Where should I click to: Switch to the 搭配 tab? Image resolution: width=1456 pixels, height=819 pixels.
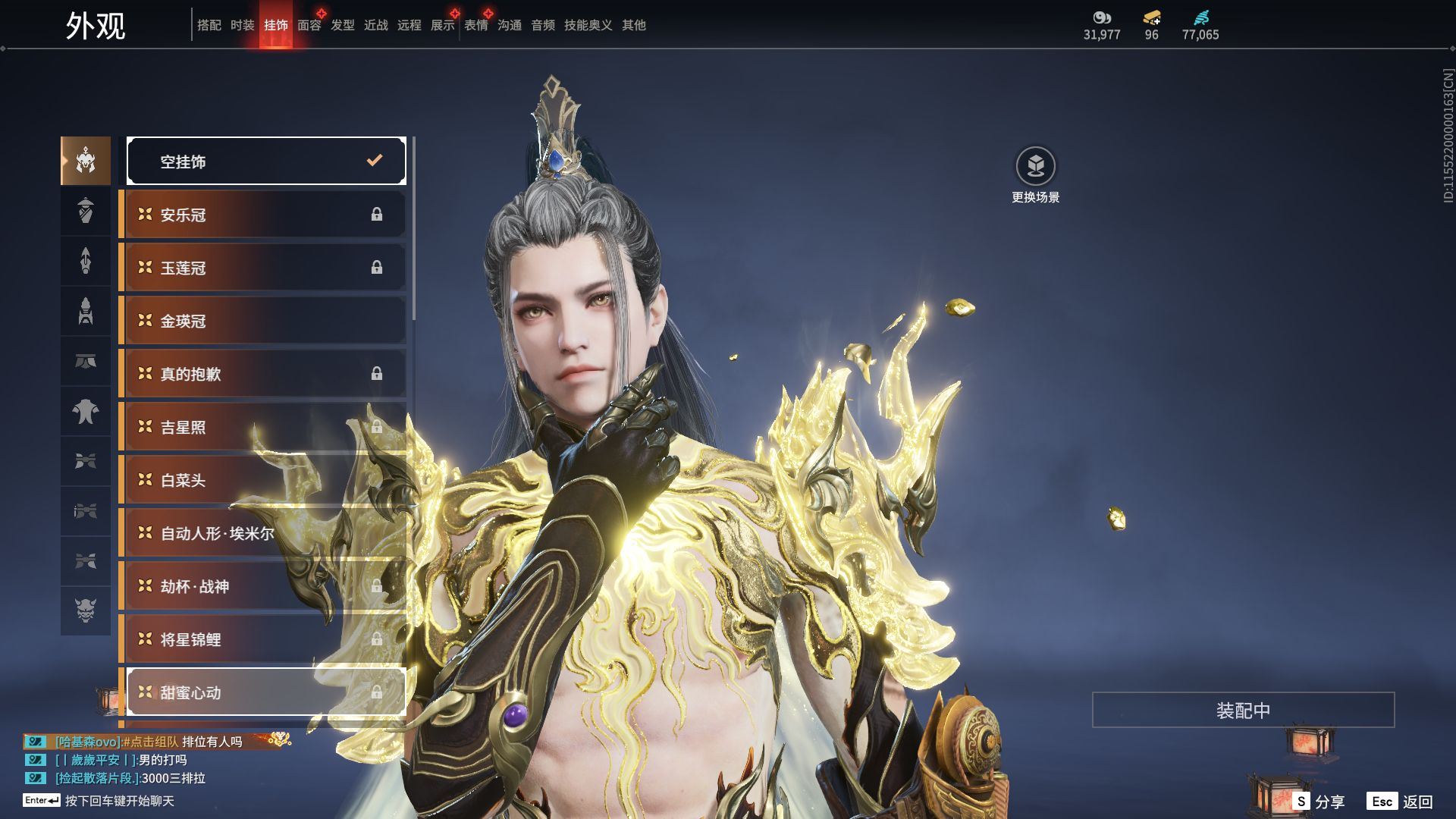pos(209,25)
